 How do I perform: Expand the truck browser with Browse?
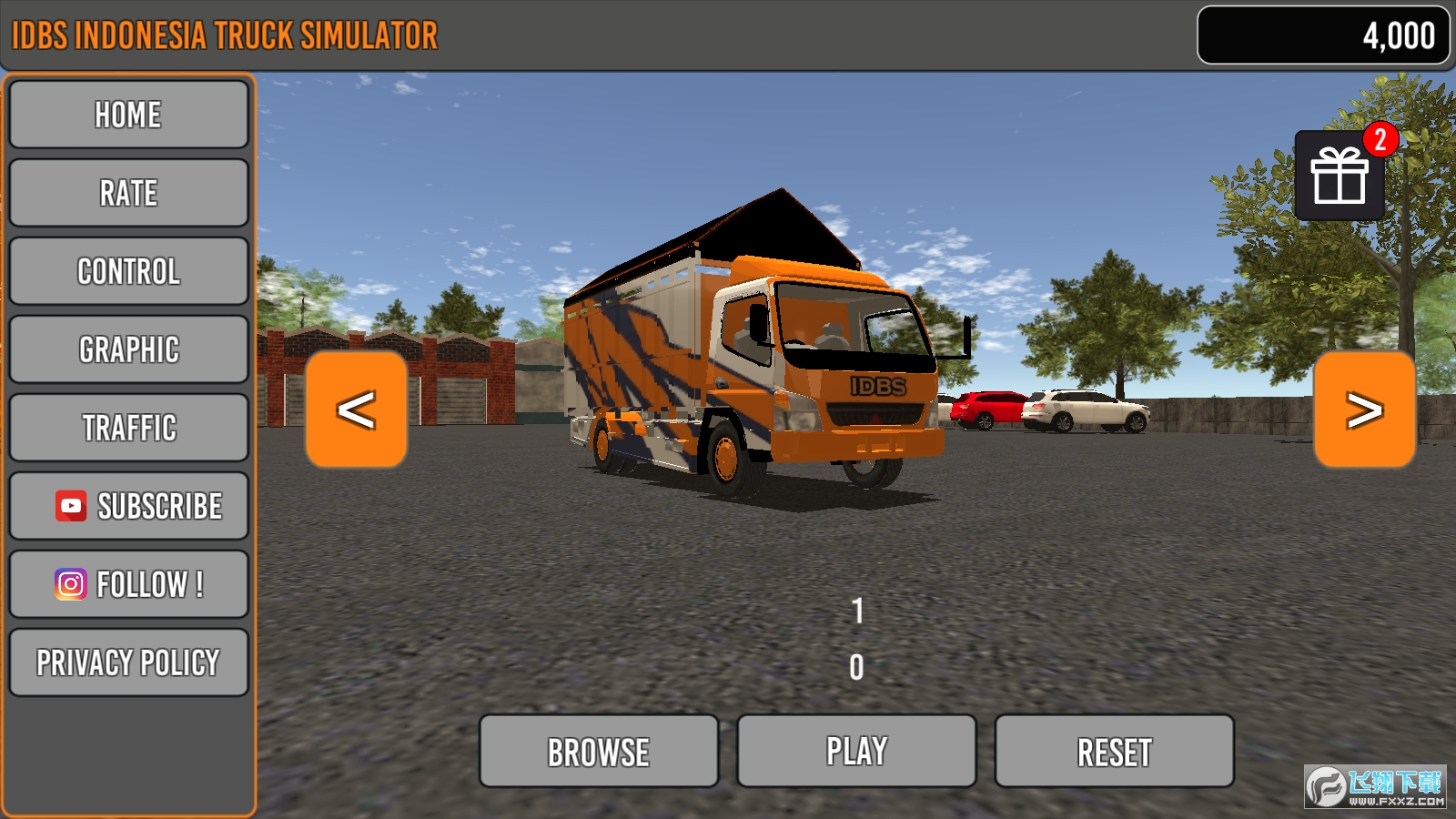tap(599, 750)
